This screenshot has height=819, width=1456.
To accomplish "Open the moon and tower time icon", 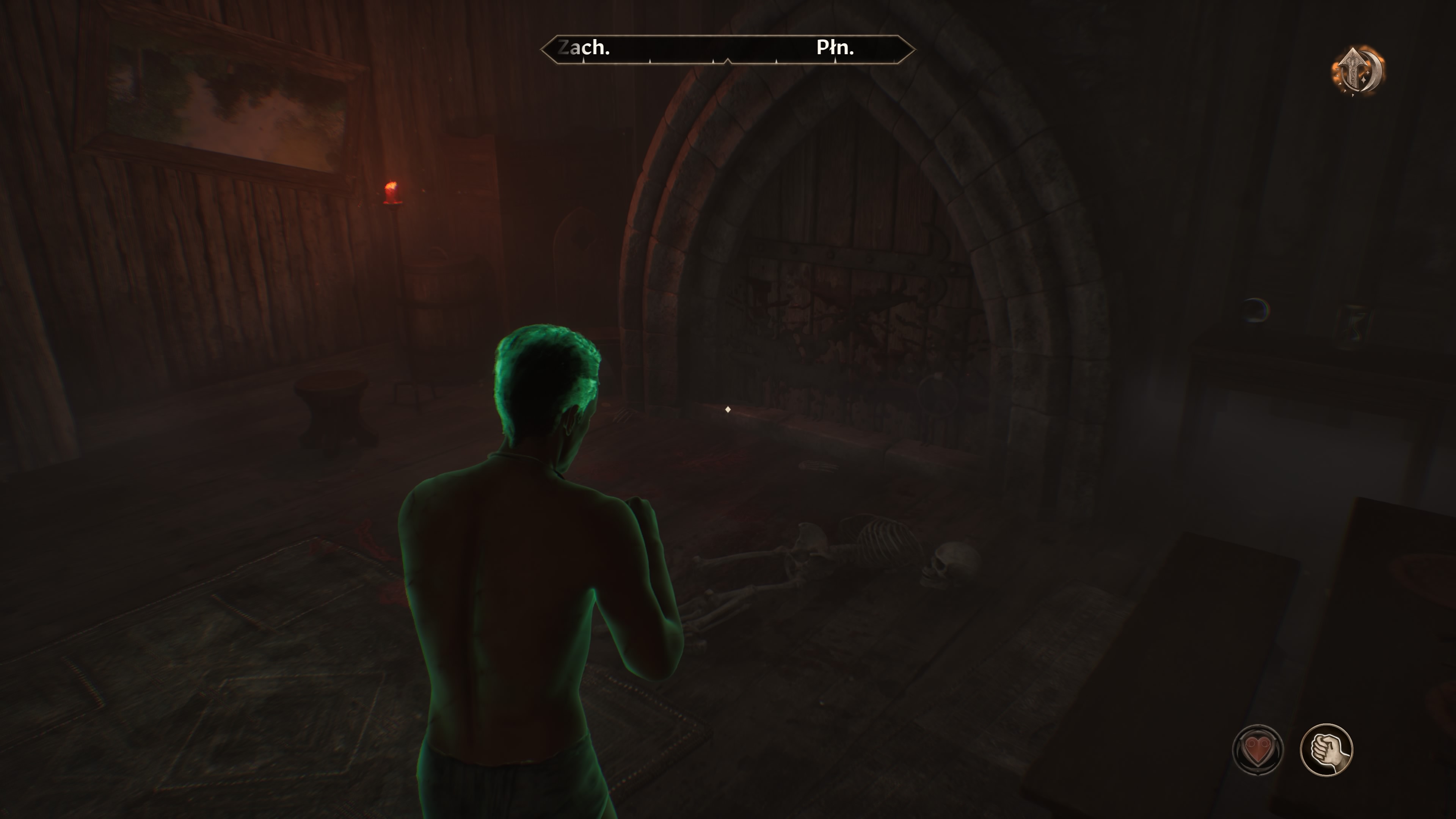I will 1359,71.
